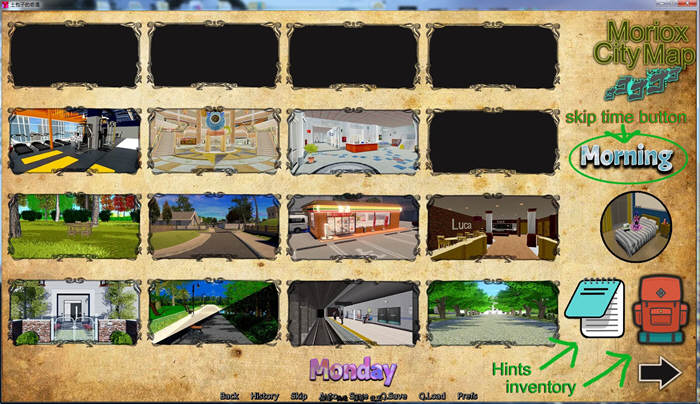
Task: Select the house with front gate
Action: point(74,312)
